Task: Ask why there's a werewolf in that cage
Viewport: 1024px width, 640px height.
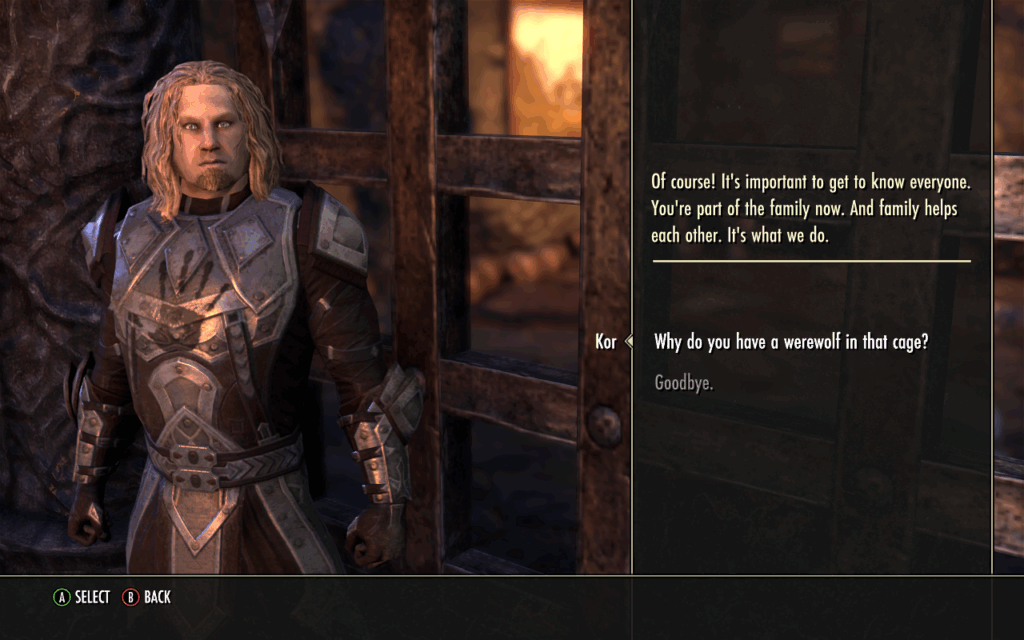Action: (x=791, y=342)
